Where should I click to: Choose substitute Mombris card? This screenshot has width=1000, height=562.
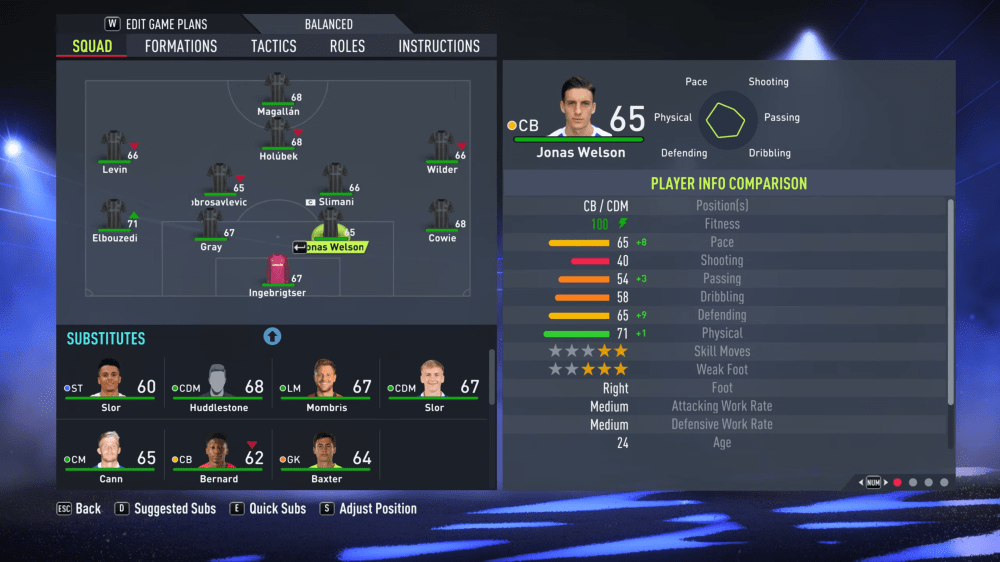(327, 385)
